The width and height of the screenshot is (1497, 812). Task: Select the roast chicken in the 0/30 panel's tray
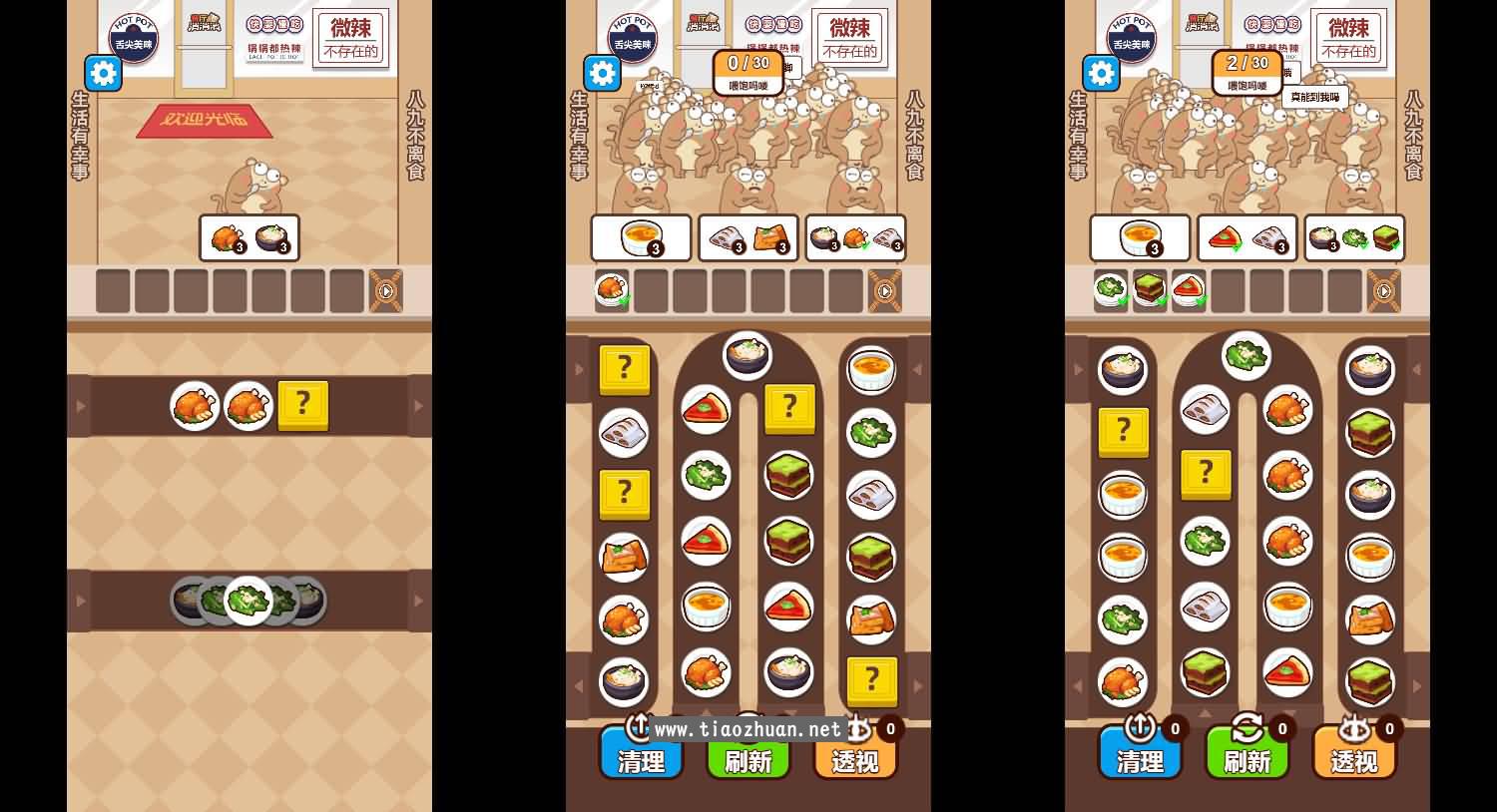point(612,290)
